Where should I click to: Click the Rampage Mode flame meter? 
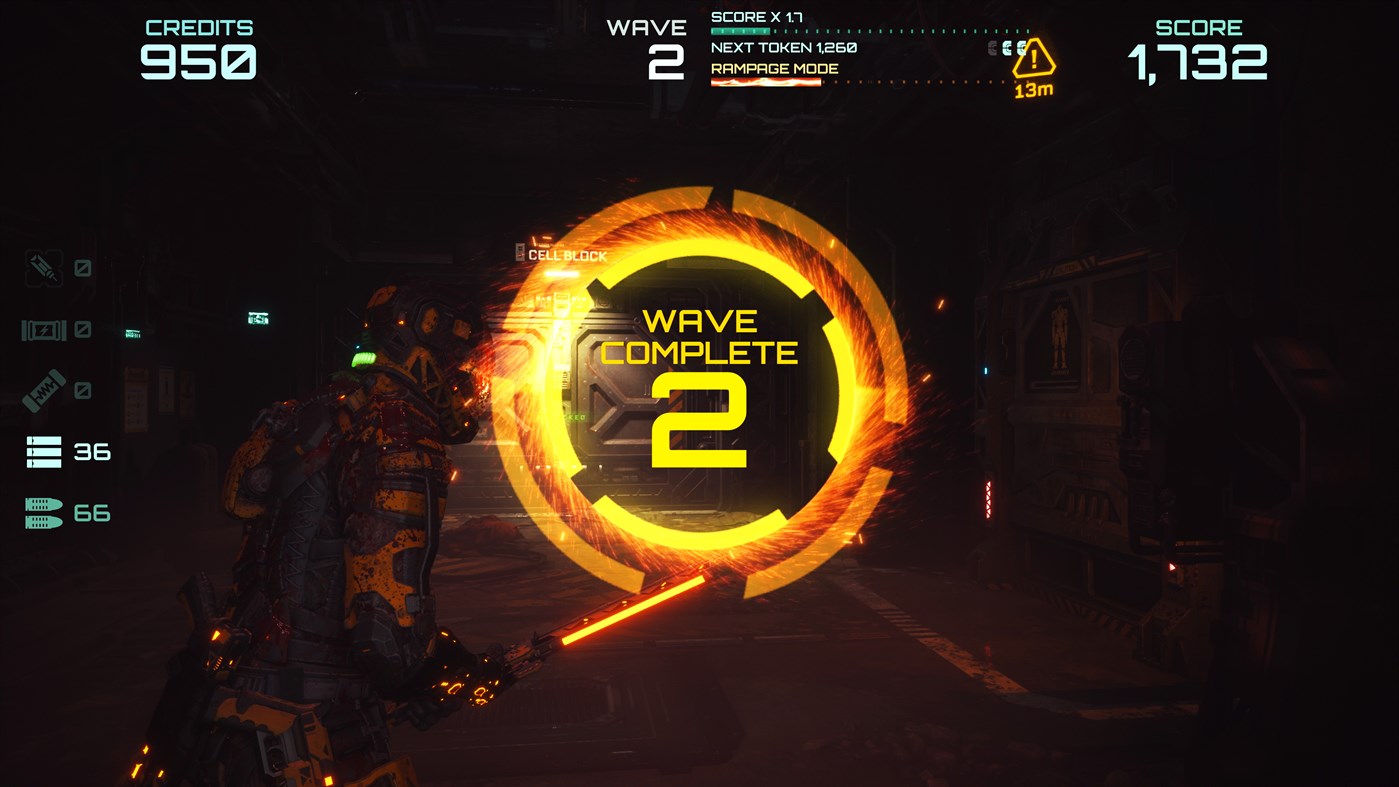(x=765, y=79)
